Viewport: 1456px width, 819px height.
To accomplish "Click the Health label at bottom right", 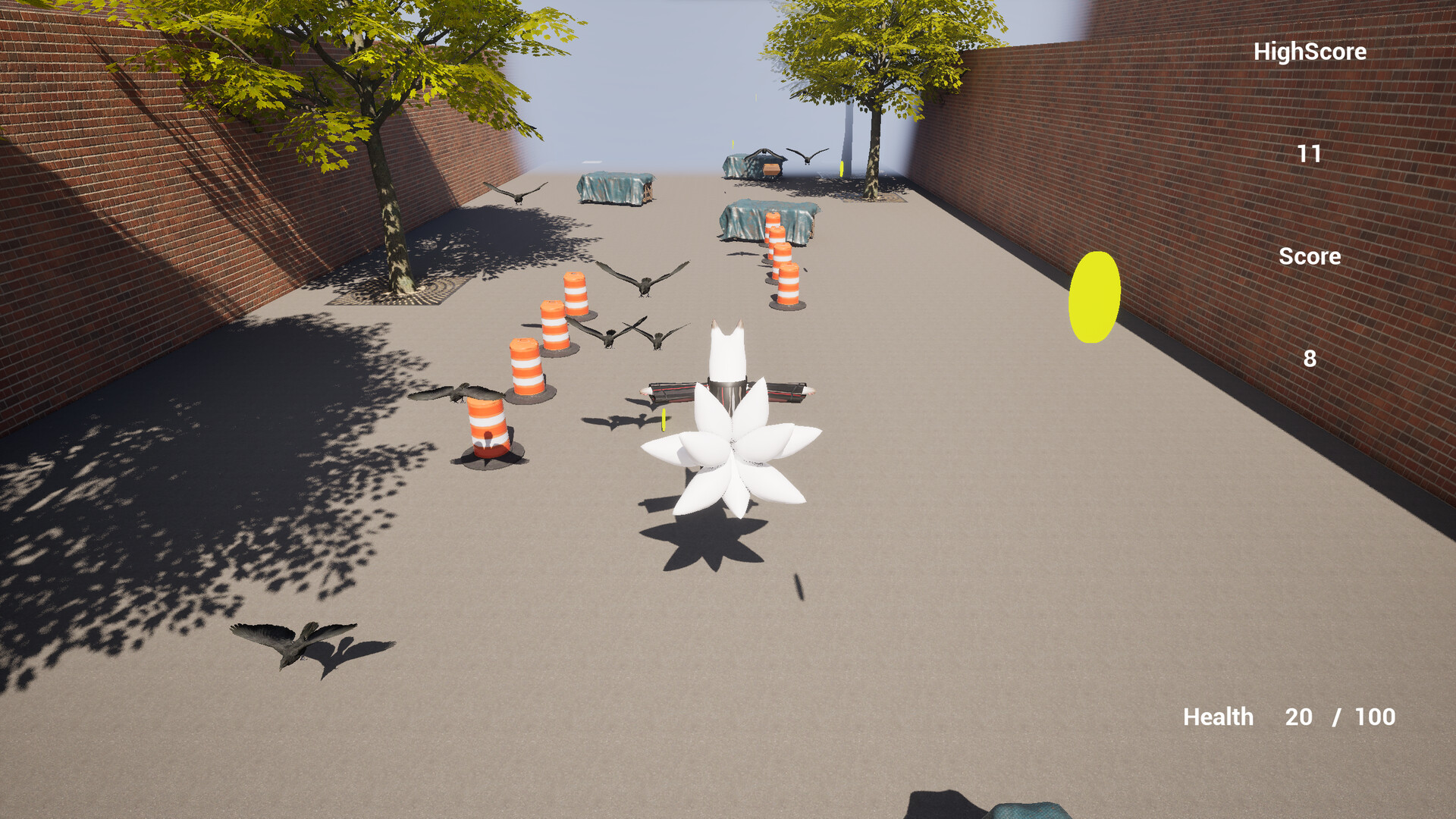I will pos(1219,717).
